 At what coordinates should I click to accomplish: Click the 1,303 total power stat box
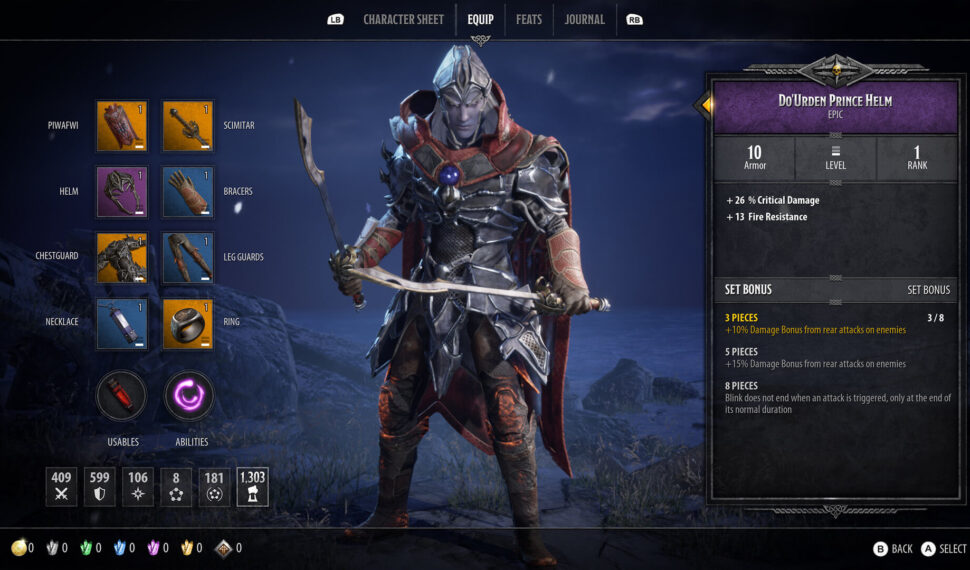pyautogui.click(x=252, y=486)
